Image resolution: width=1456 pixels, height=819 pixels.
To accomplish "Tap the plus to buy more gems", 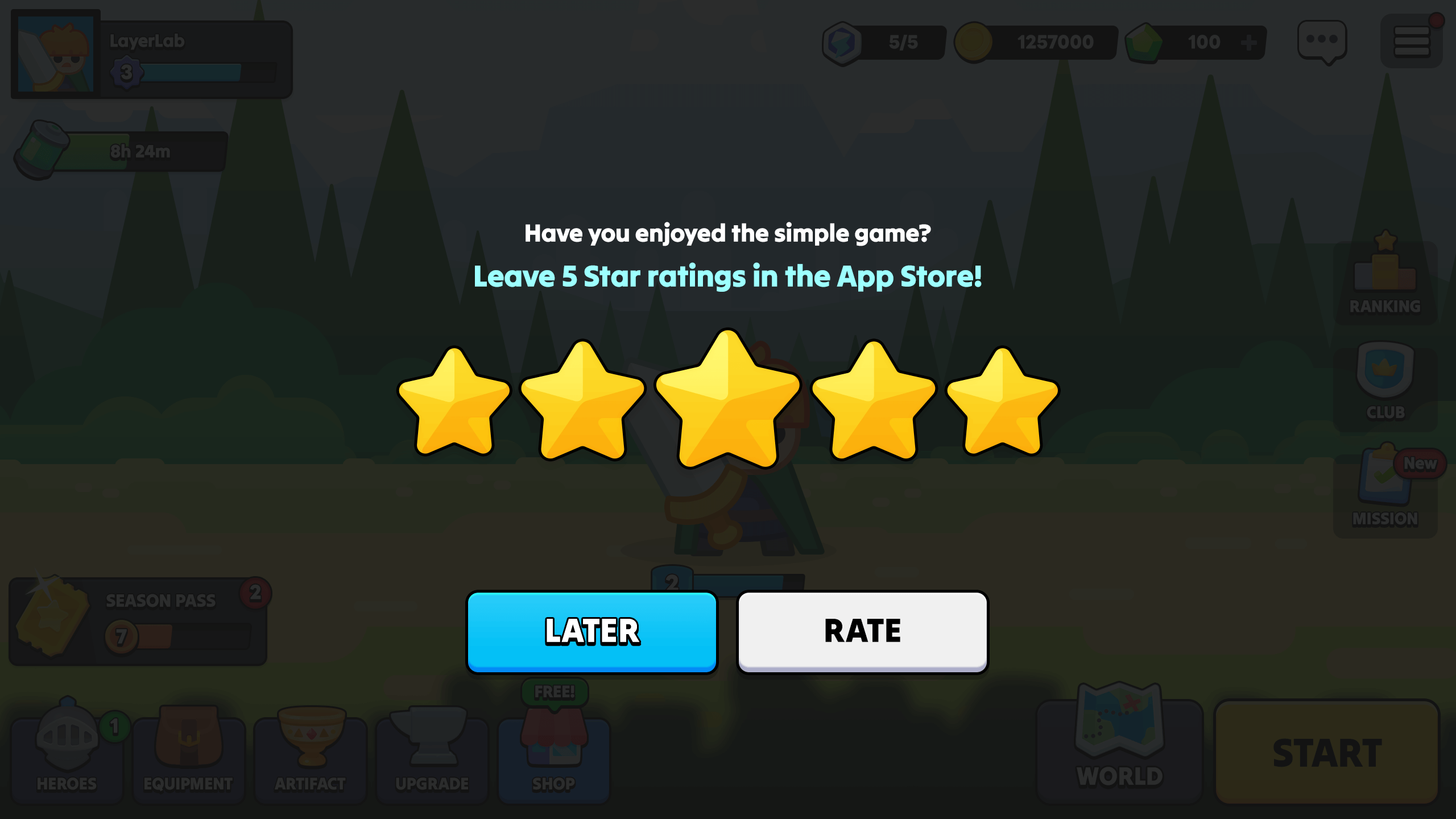I will point(1249,41).
